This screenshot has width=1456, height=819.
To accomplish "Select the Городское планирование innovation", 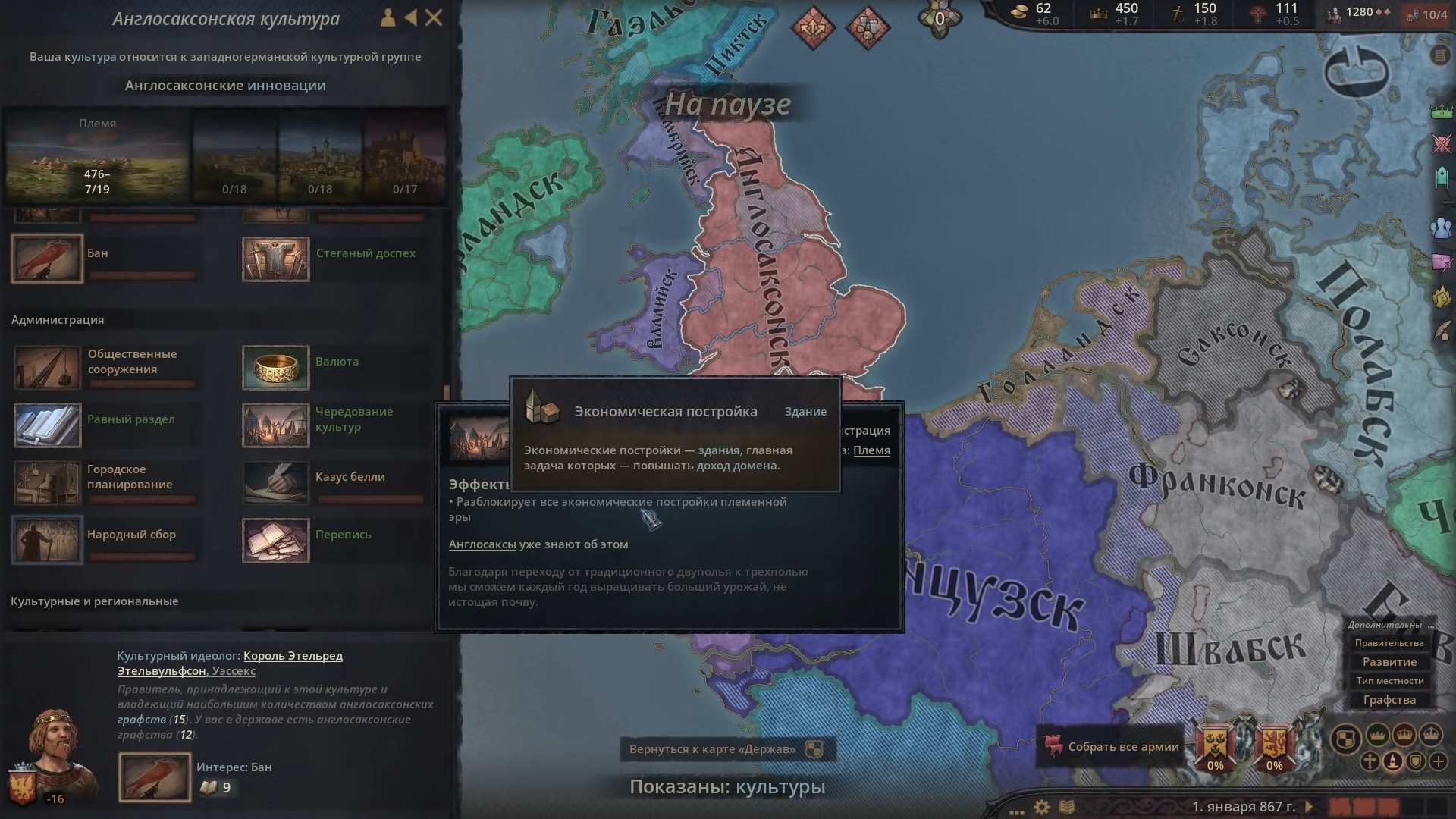I will coord(47,482).
